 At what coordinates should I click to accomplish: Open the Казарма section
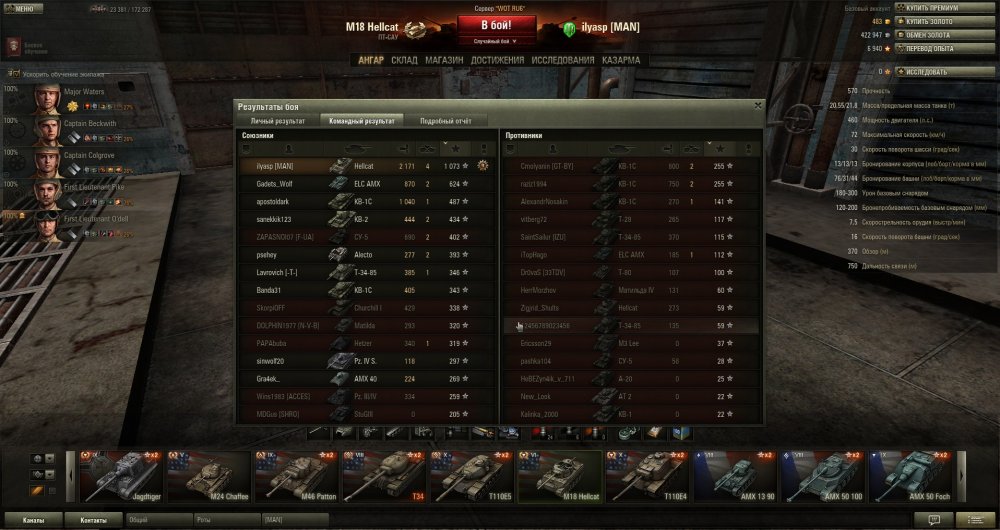[x=621, y=60]
